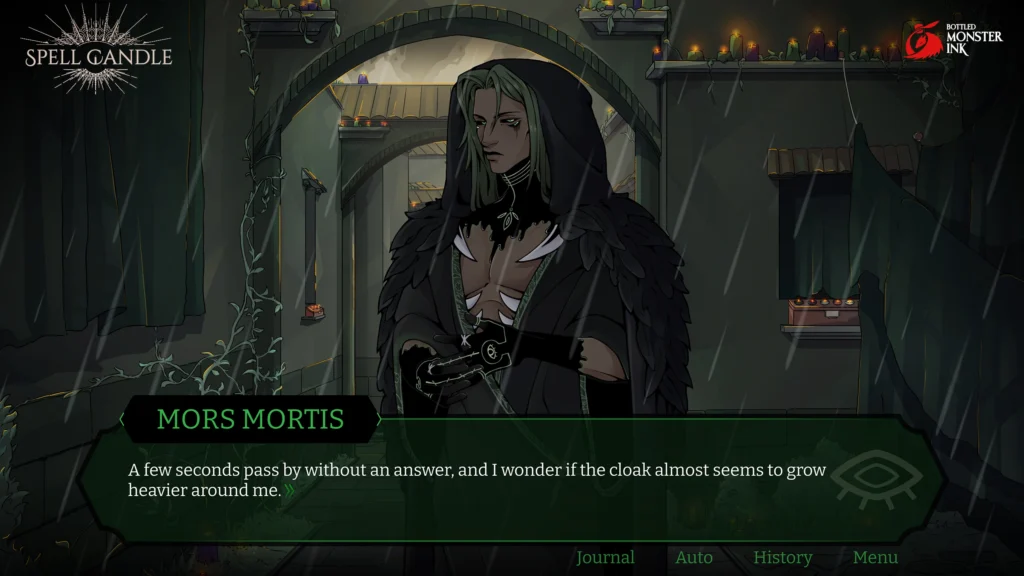This screenshot has width=1024, height=576.
Task: Advance dialogue via the green arrows
Action: click(290, 491)
